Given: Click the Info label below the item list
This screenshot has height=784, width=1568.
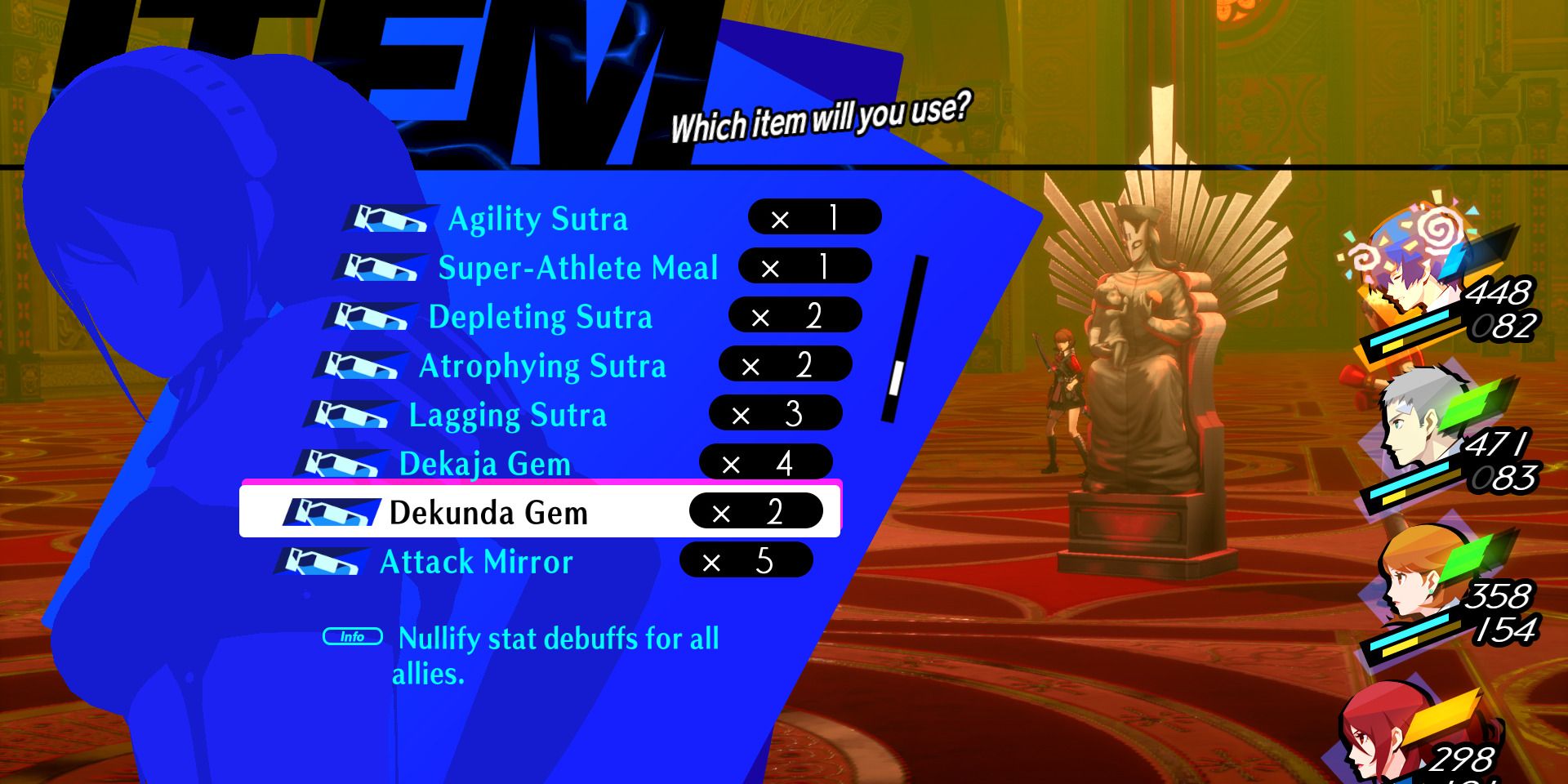Looking at the screenshot, I should point(353,636).
